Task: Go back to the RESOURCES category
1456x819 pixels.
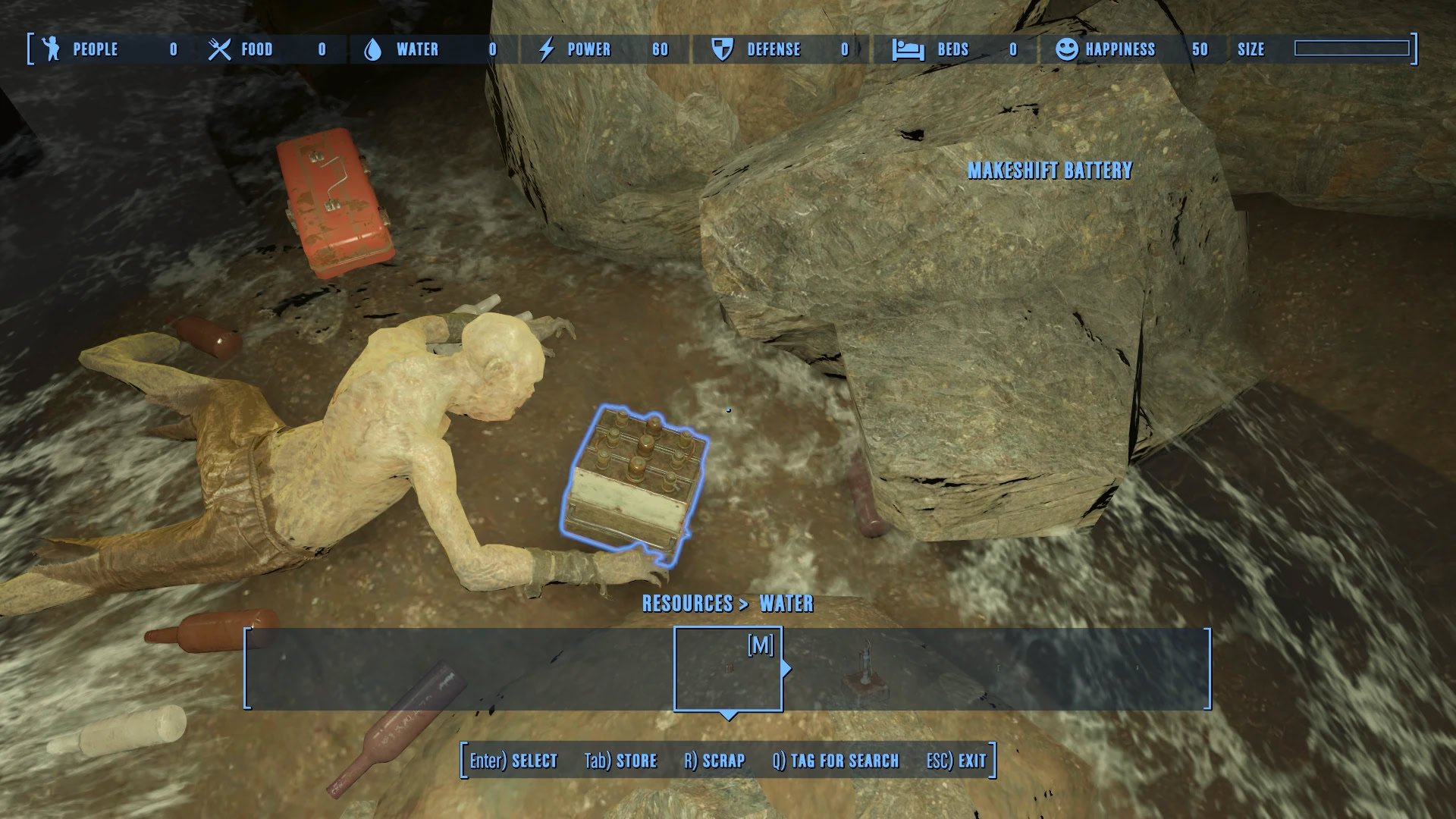Action: click(x=687, y=604)
